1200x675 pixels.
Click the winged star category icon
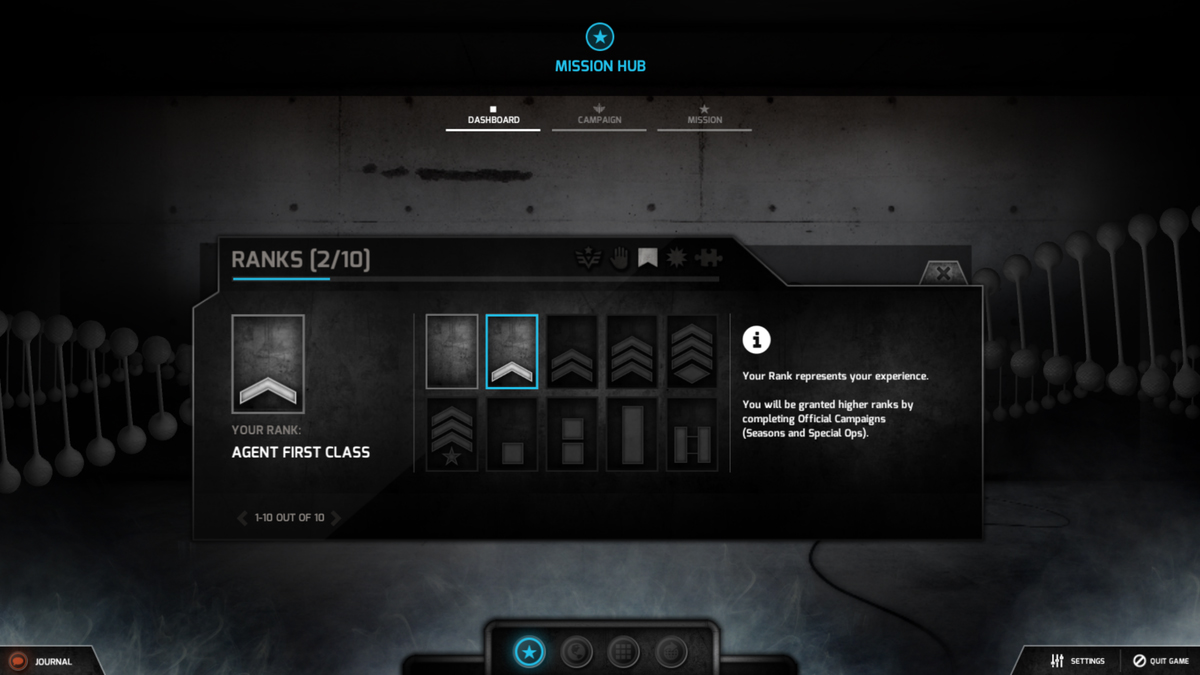pos(589,259)
